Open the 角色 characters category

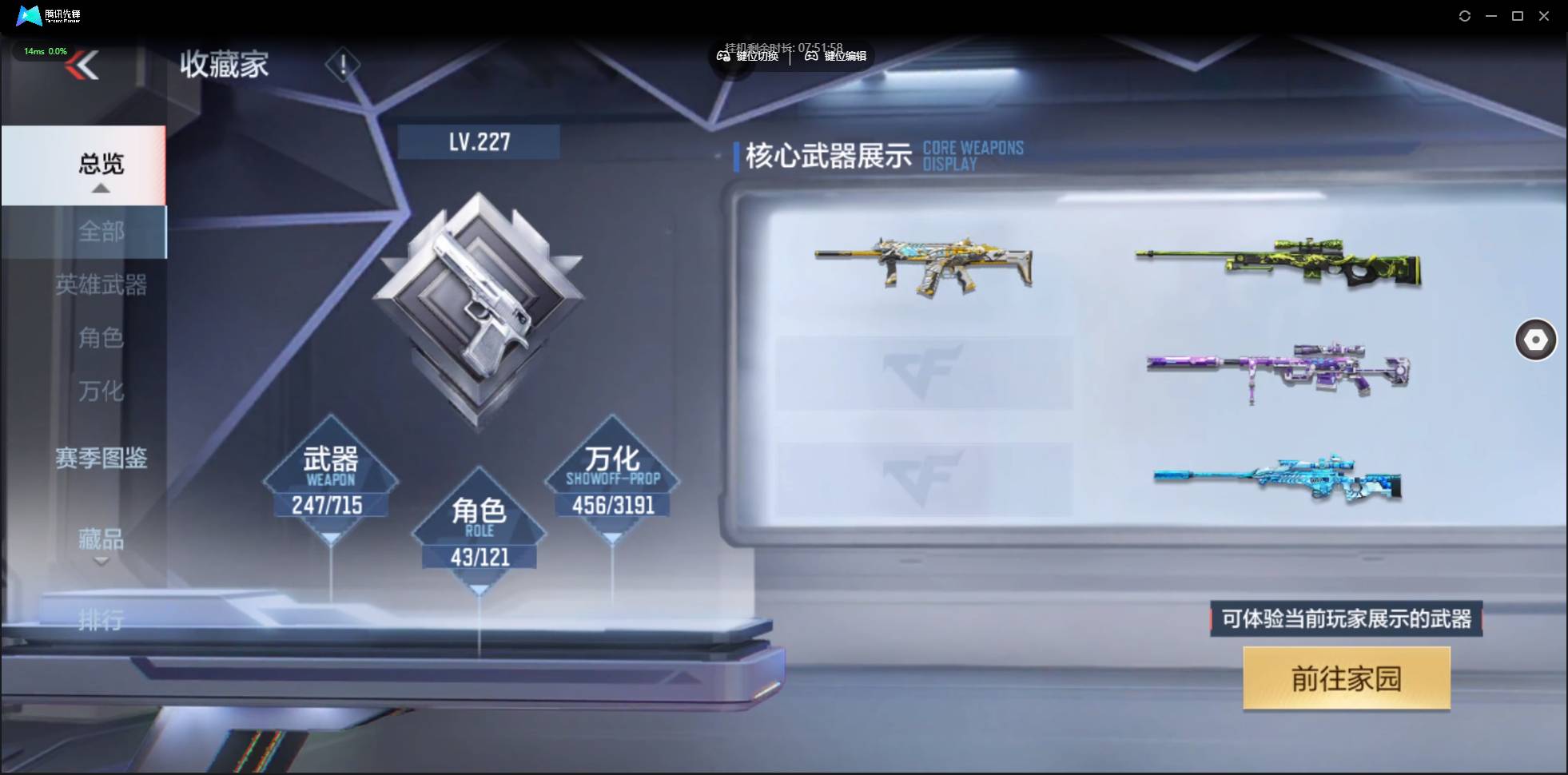pos(101,339)
